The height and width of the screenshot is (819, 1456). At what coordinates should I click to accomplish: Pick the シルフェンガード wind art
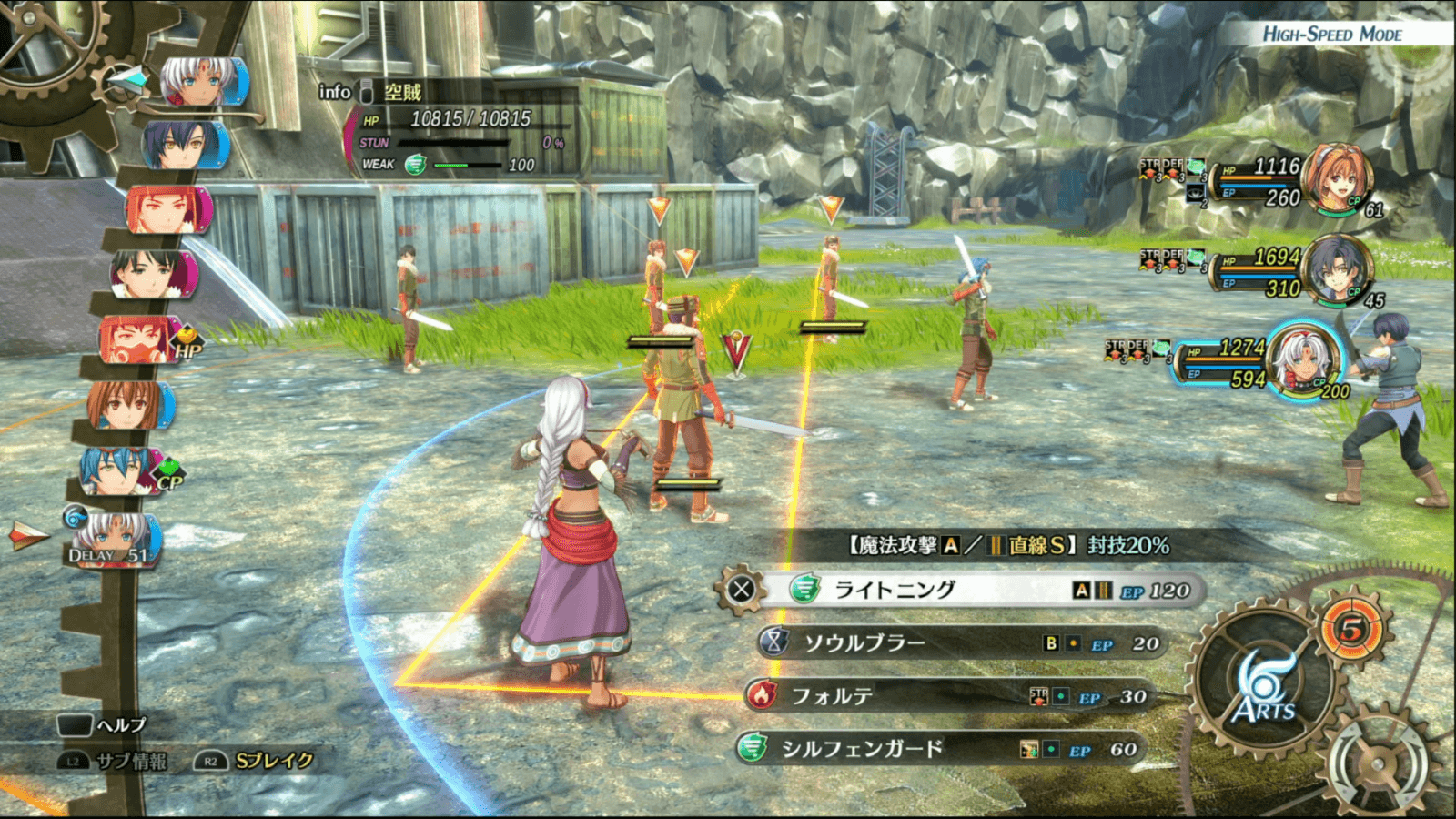[937, 750]
